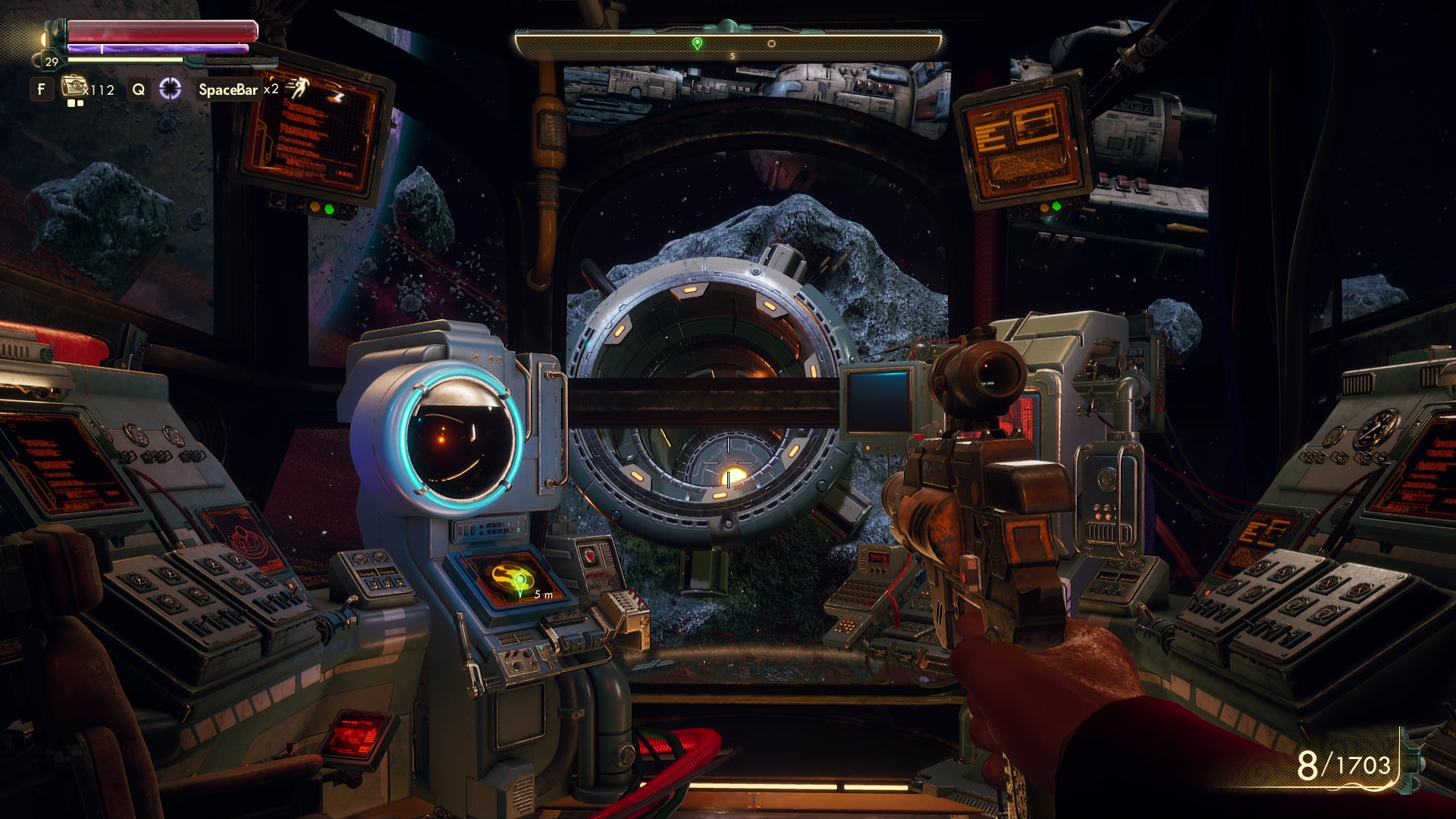Click the green objective waypoint showing 5 m
The image size is (1456, 819).
click(520, 583)
